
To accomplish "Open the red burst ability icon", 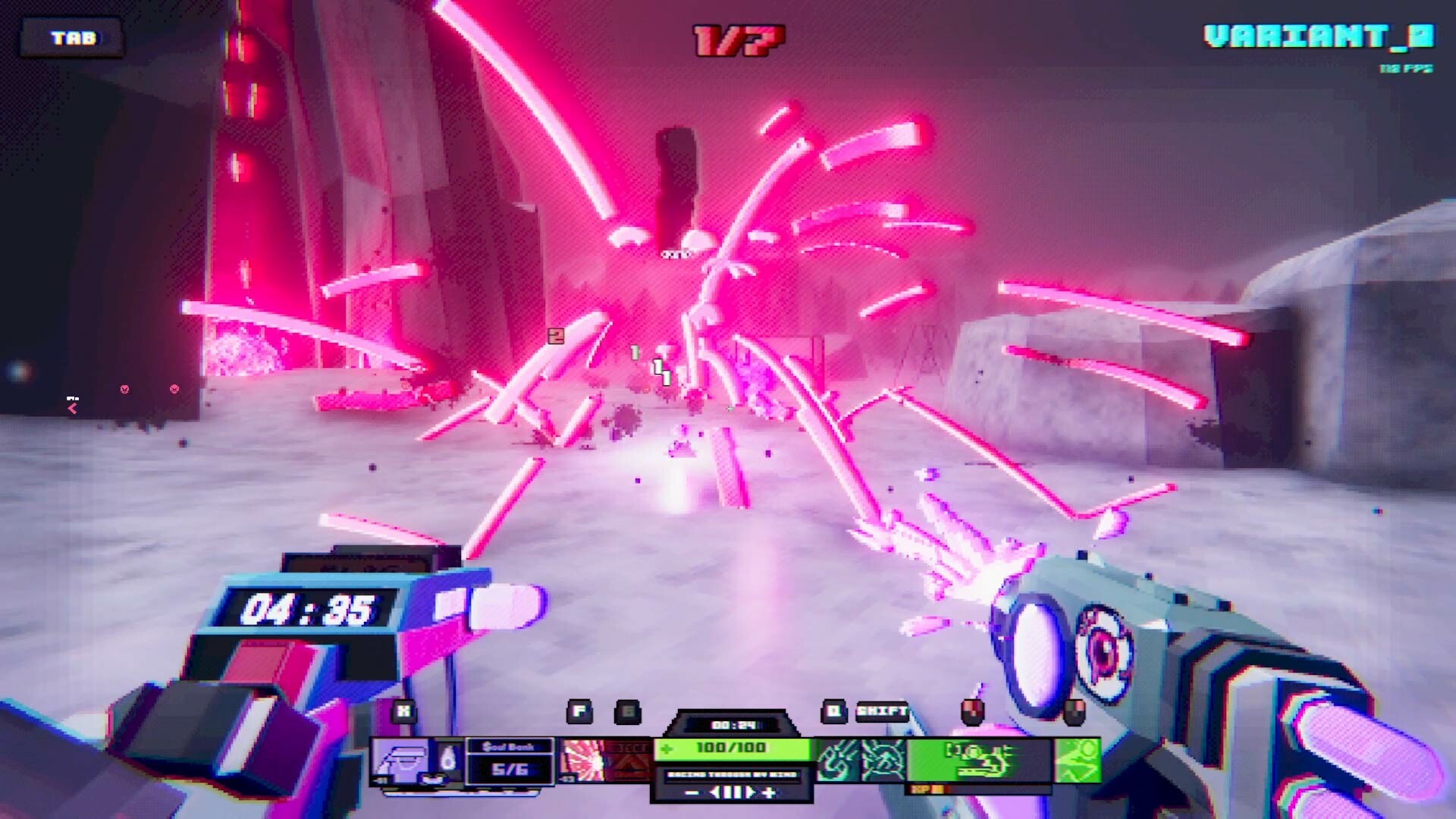I will (x=582, y=758).
